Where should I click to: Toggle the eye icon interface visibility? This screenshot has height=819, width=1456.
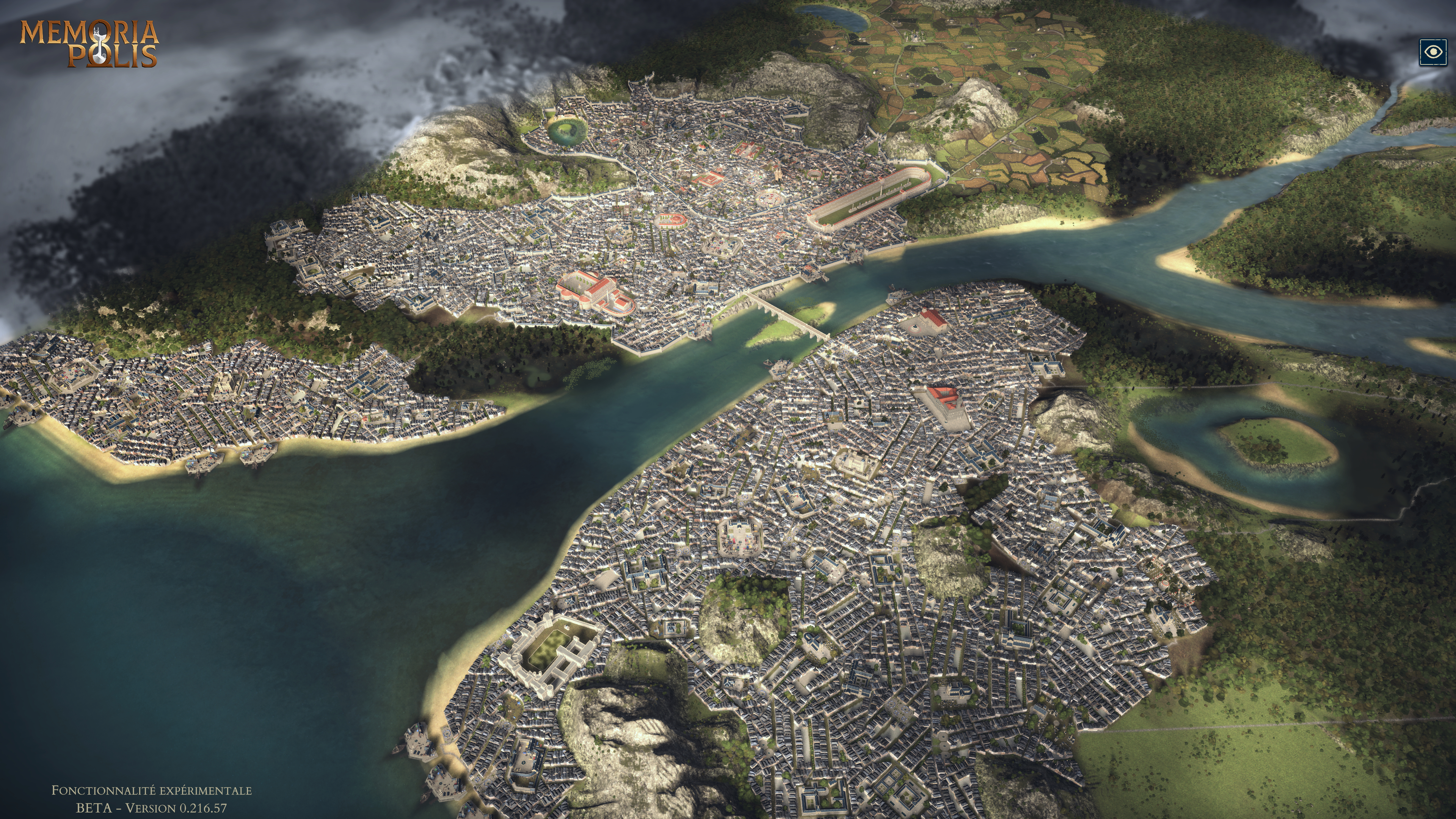1433,53
